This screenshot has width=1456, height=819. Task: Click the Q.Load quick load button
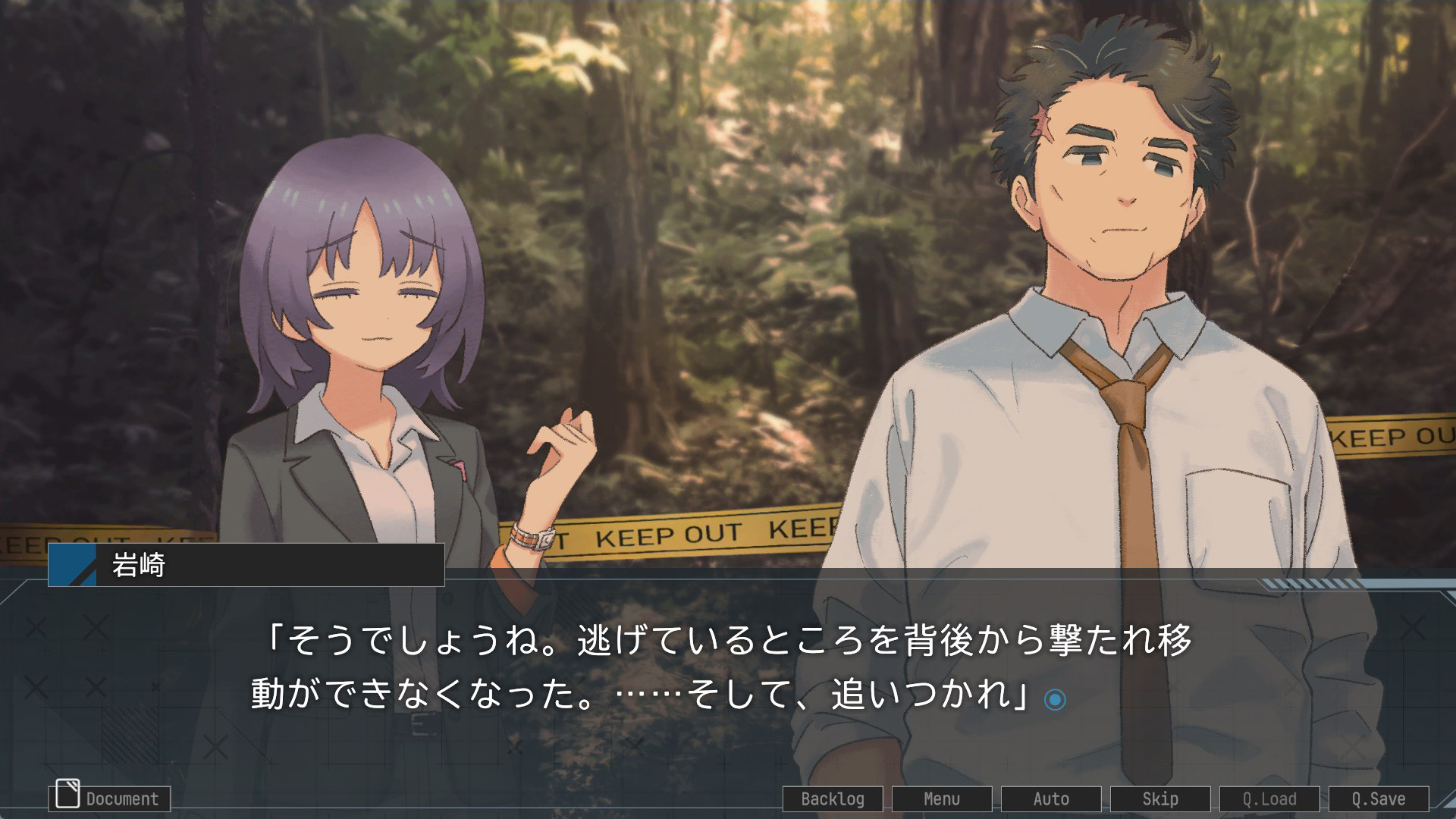click(x=1269, y=799)
